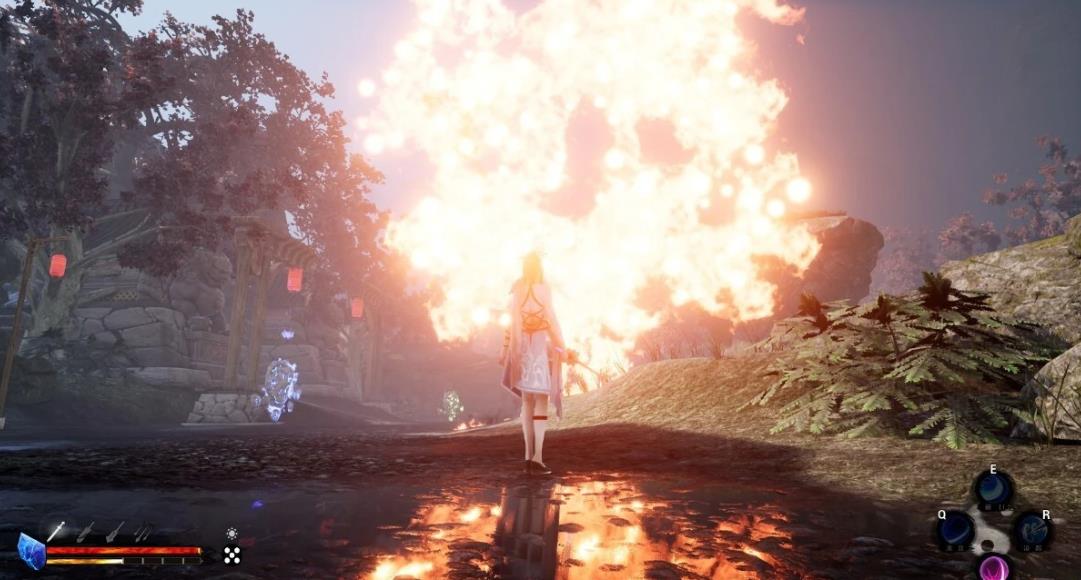Activate the Q skill orb
This screenshot has width=1081, height=580.
[x=955, y=529]
